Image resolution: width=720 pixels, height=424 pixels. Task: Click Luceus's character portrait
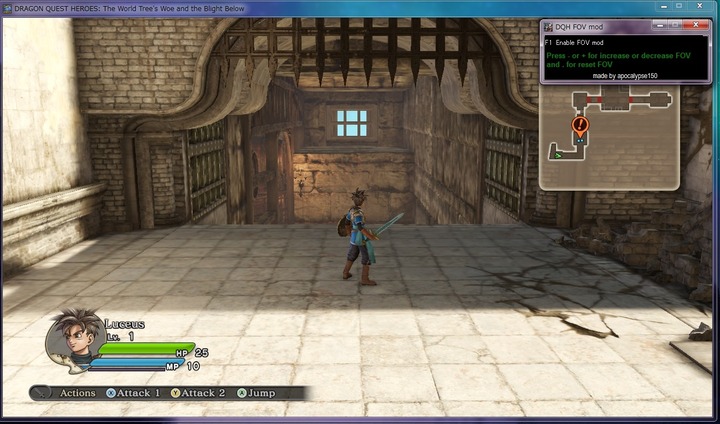pyautogui.click(x=71, y=343)
